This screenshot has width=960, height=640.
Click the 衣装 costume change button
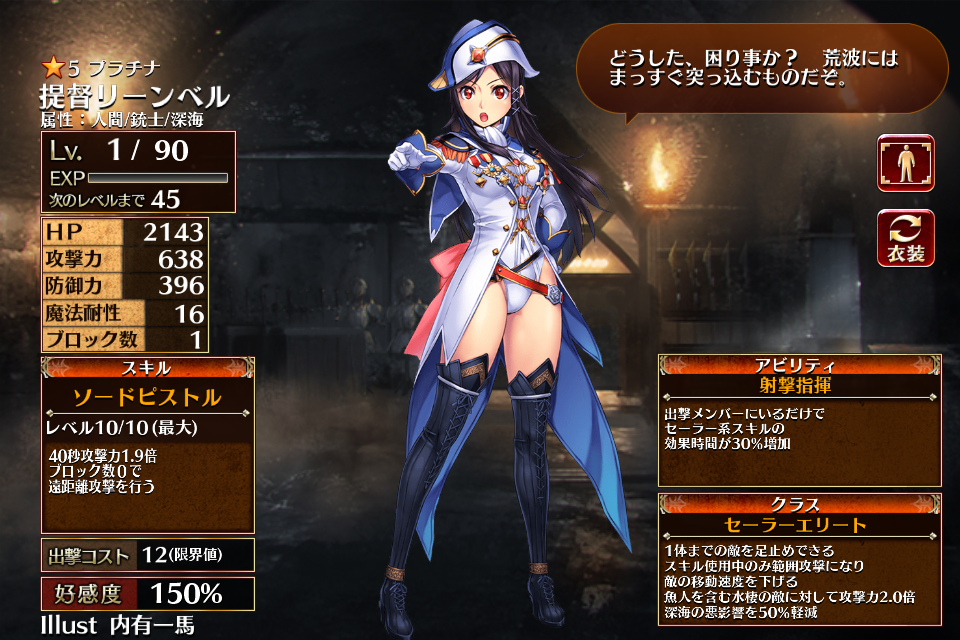[x=905, y=238]
